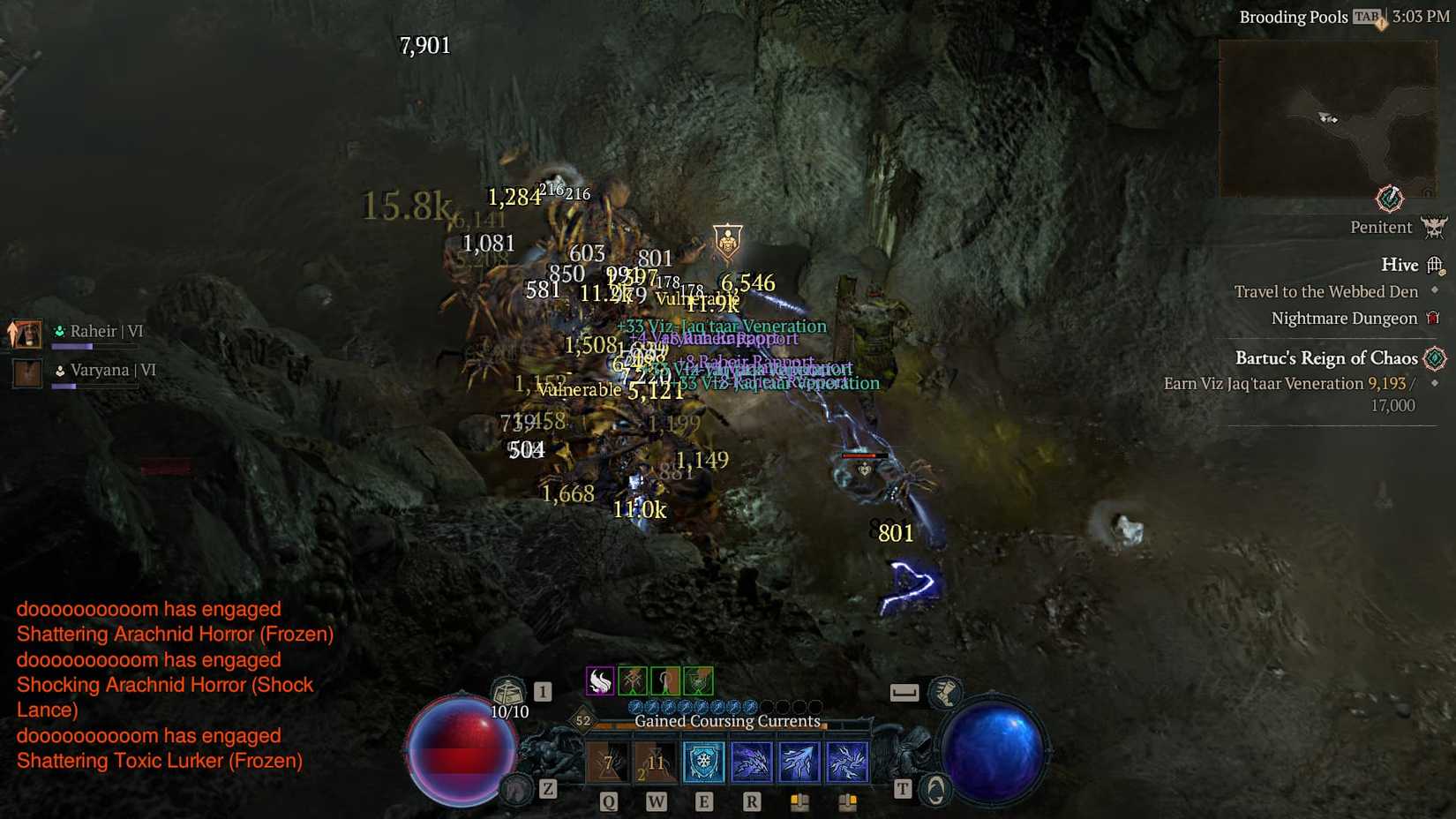The width and height of the screenshot is (1456, 819).
Task: Click the Nightmare Dungeon sigil icon
Action: [1433, 318]
